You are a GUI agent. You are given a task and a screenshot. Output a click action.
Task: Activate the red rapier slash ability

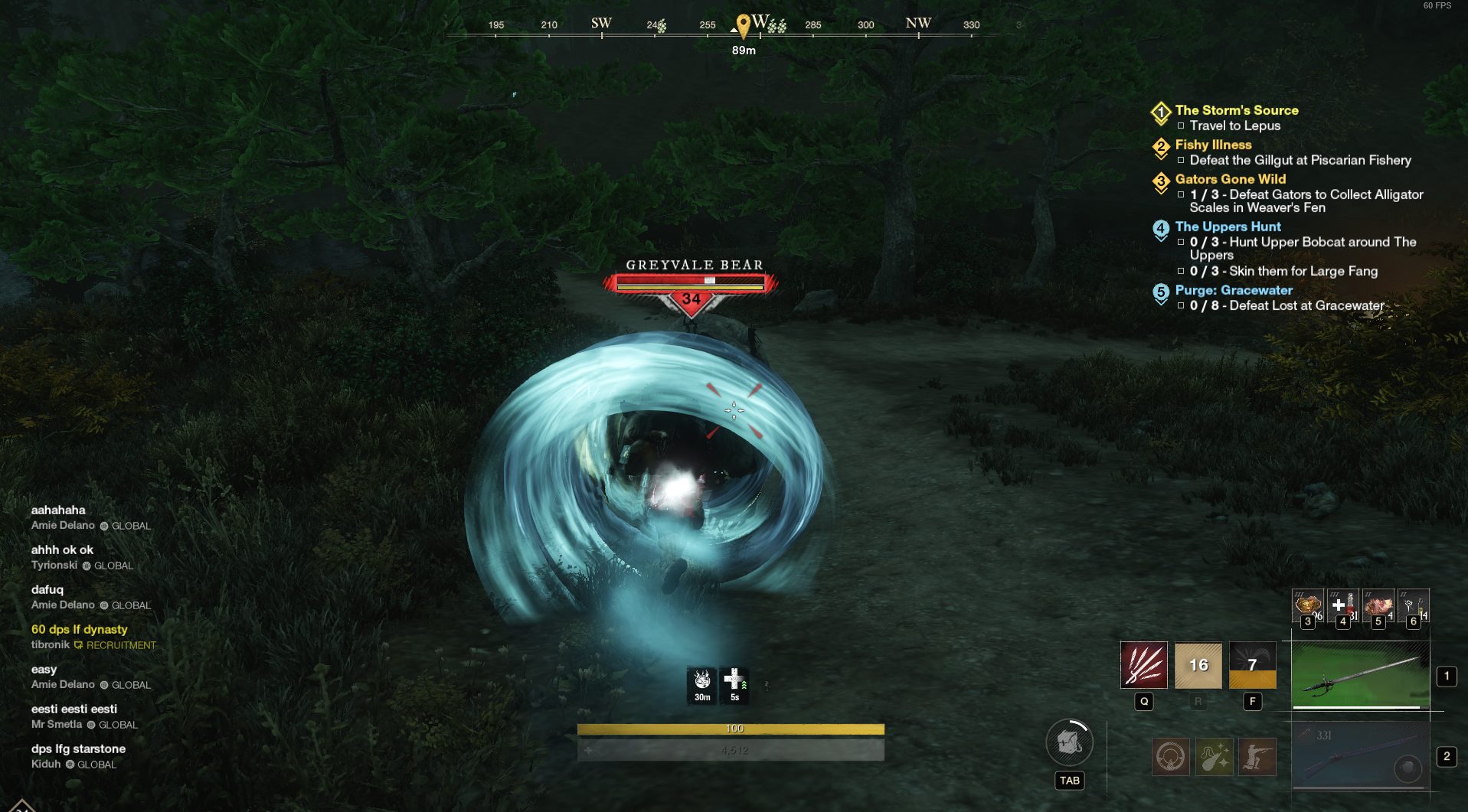[1143, 665]
